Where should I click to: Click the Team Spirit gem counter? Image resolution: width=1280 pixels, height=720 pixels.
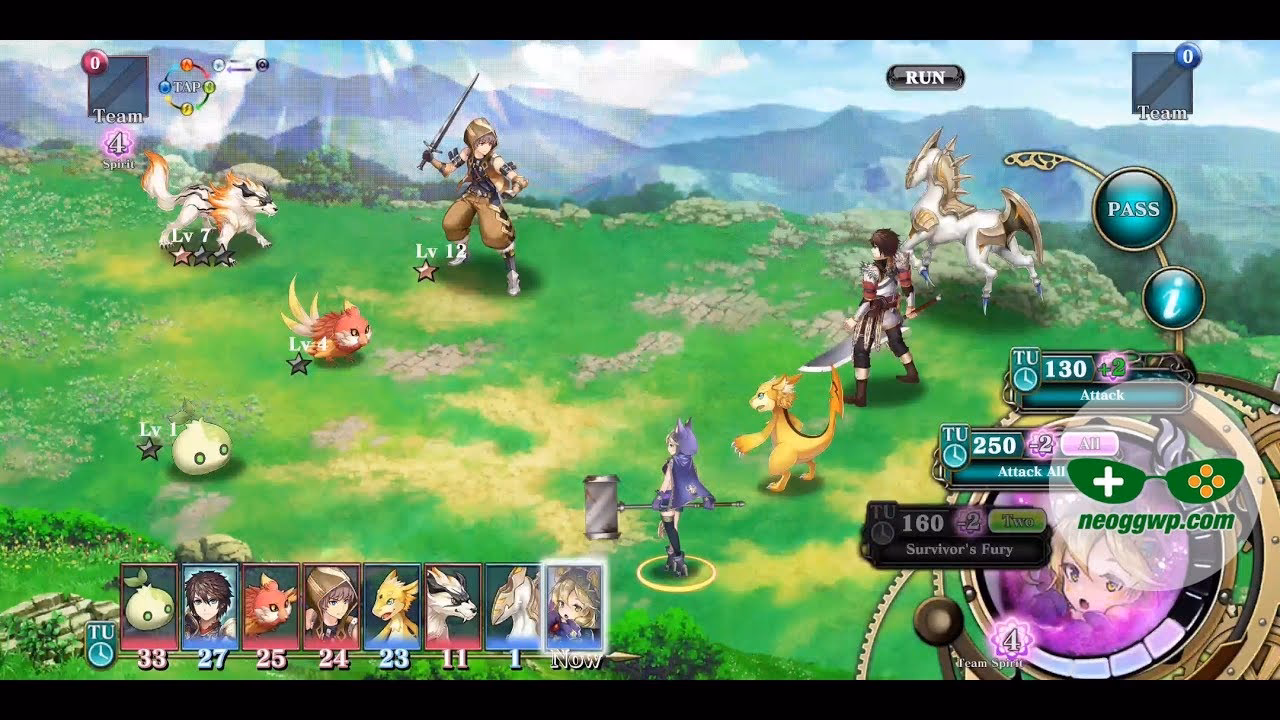click(x=1010, y=640)
